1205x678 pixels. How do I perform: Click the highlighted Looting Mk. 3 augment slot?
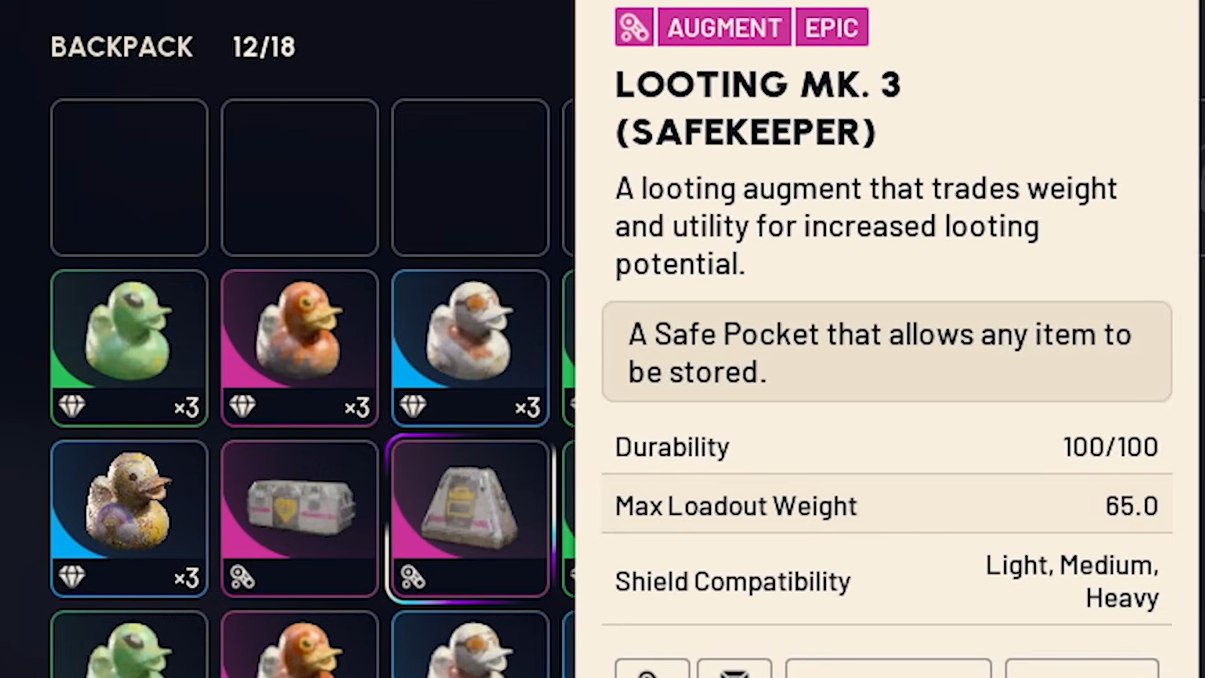pos(470,518)
